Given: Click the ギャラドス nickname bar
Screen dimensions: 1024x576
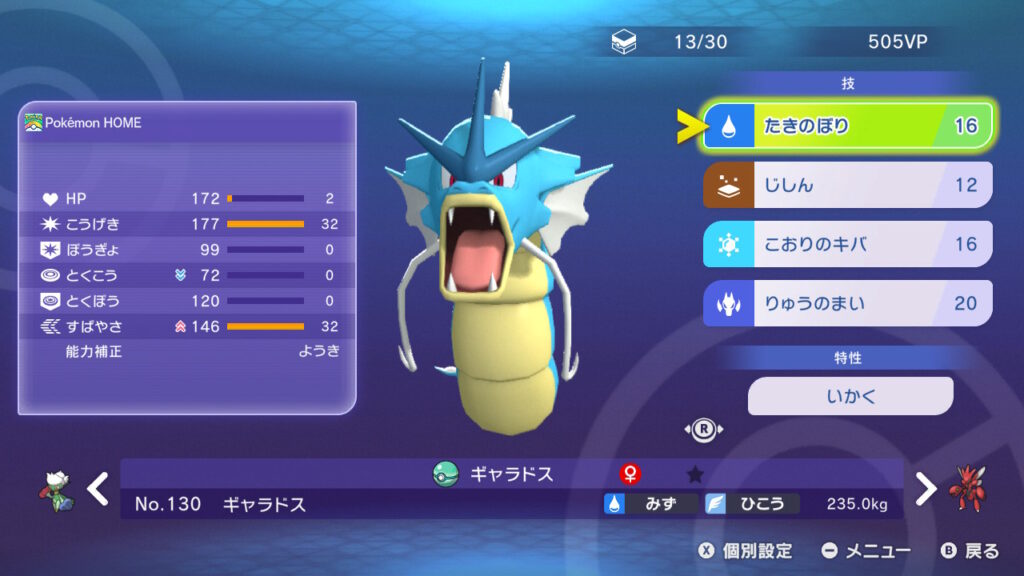Looking at the screenshot, I should 511,474.
